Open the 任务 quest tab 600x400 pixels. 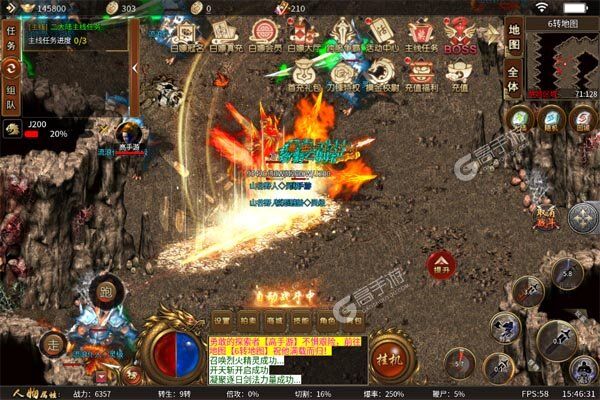pos(11,36)
